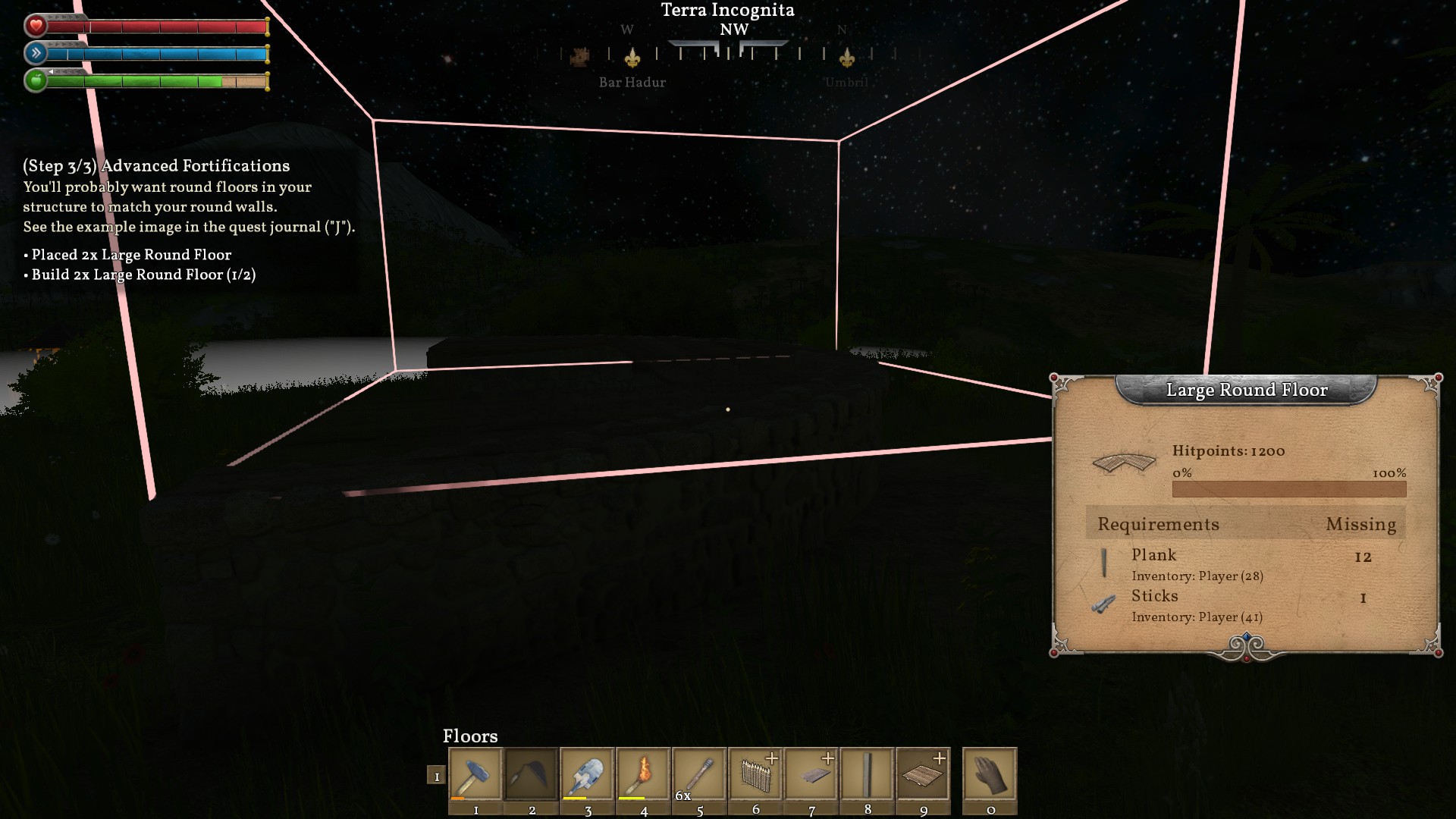The width and height of the screenshot is (1456, 819).
Task: Click the Sticks requirement row
Action: click(x=1245, y=605)
